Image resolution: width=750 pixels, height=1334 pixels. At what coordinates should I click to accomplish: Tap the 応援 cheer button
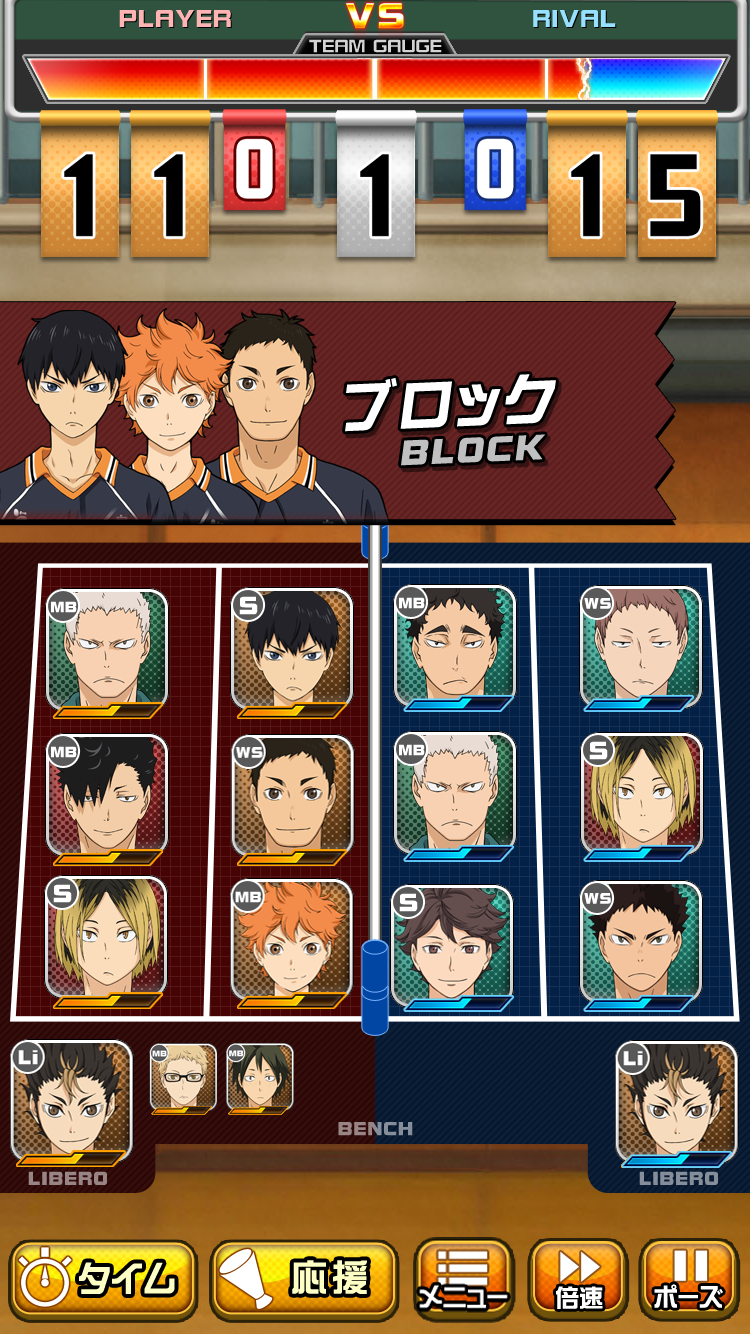point(304,1280)
